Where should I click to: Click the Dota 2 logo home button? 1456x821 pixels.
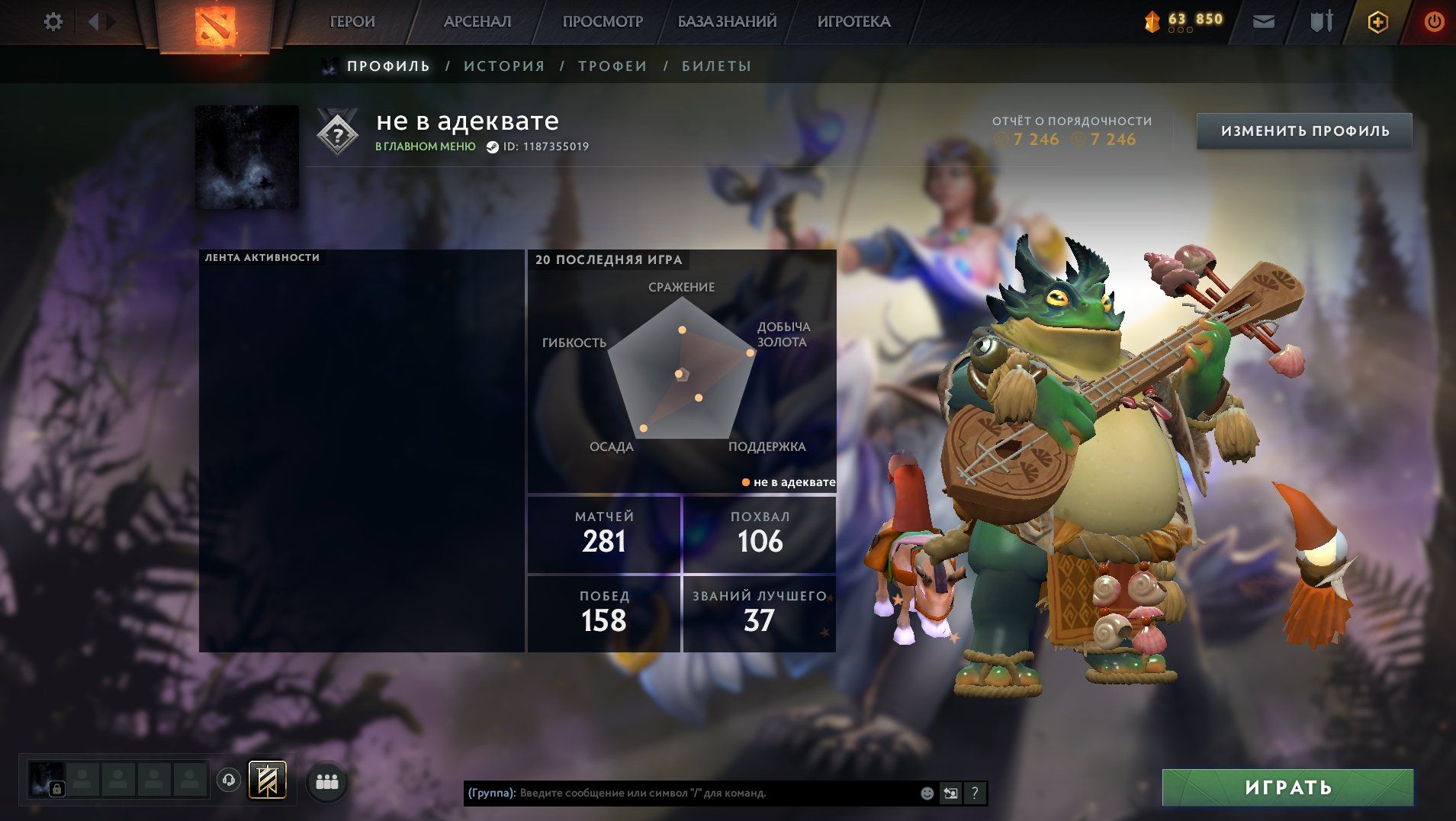(215, 25)
